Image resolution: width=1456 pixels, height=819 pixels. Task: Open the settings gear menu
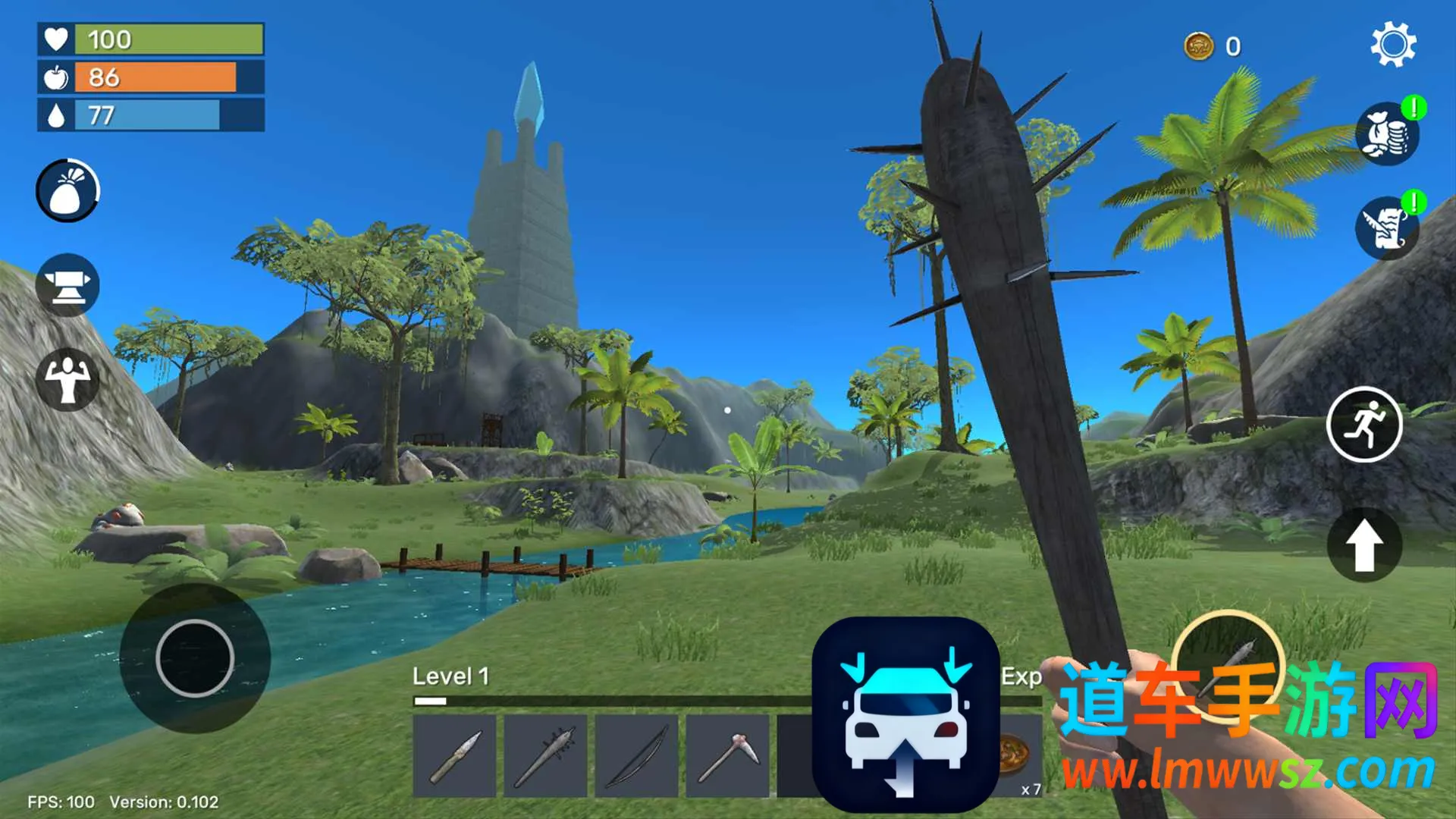pos(1393,45)
